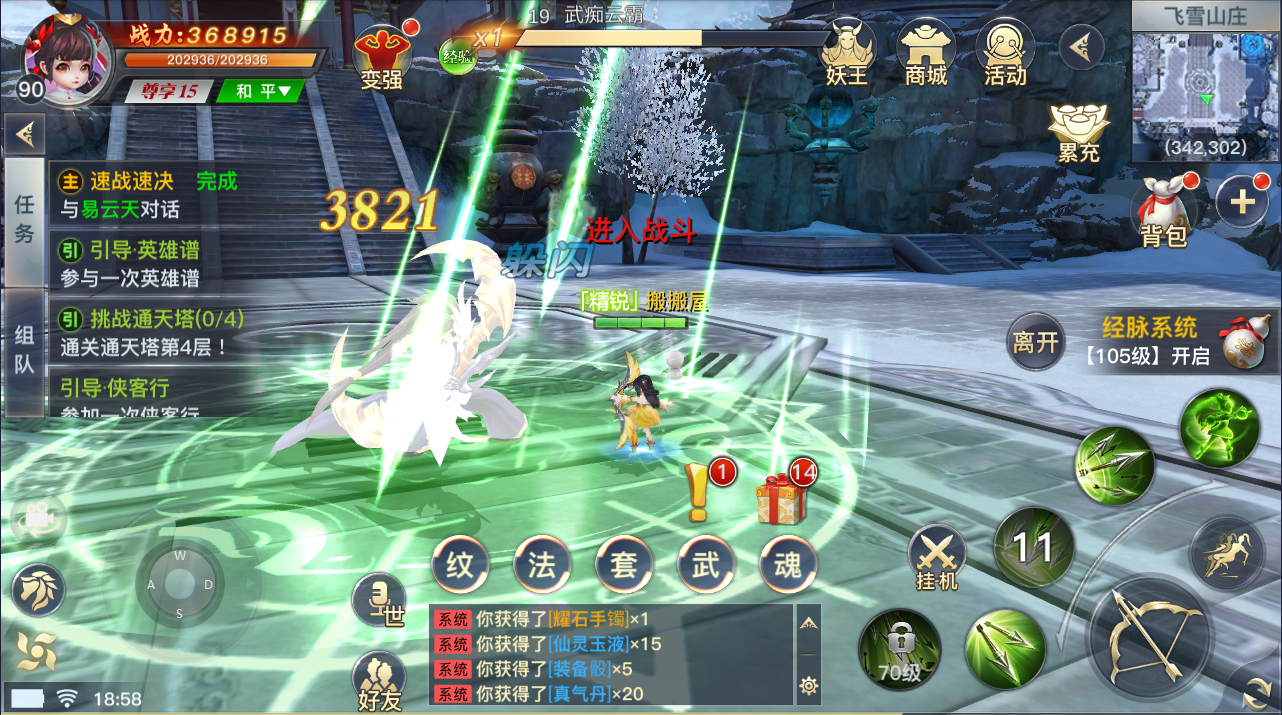Image resolution: width=1282 pixels, height=715 pixels.
Task: Open the 商城 shop
Action: (925, 52)
